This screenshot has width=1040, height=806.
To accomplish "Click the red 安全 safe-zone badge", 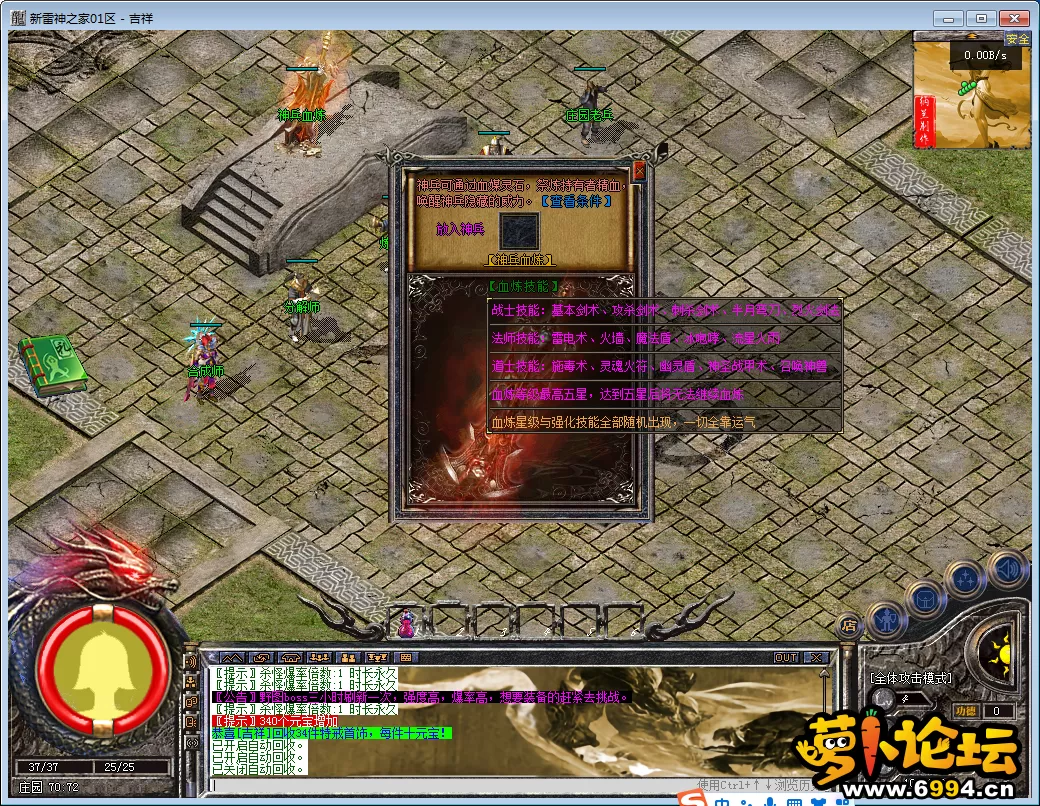I will [1017, 39].
